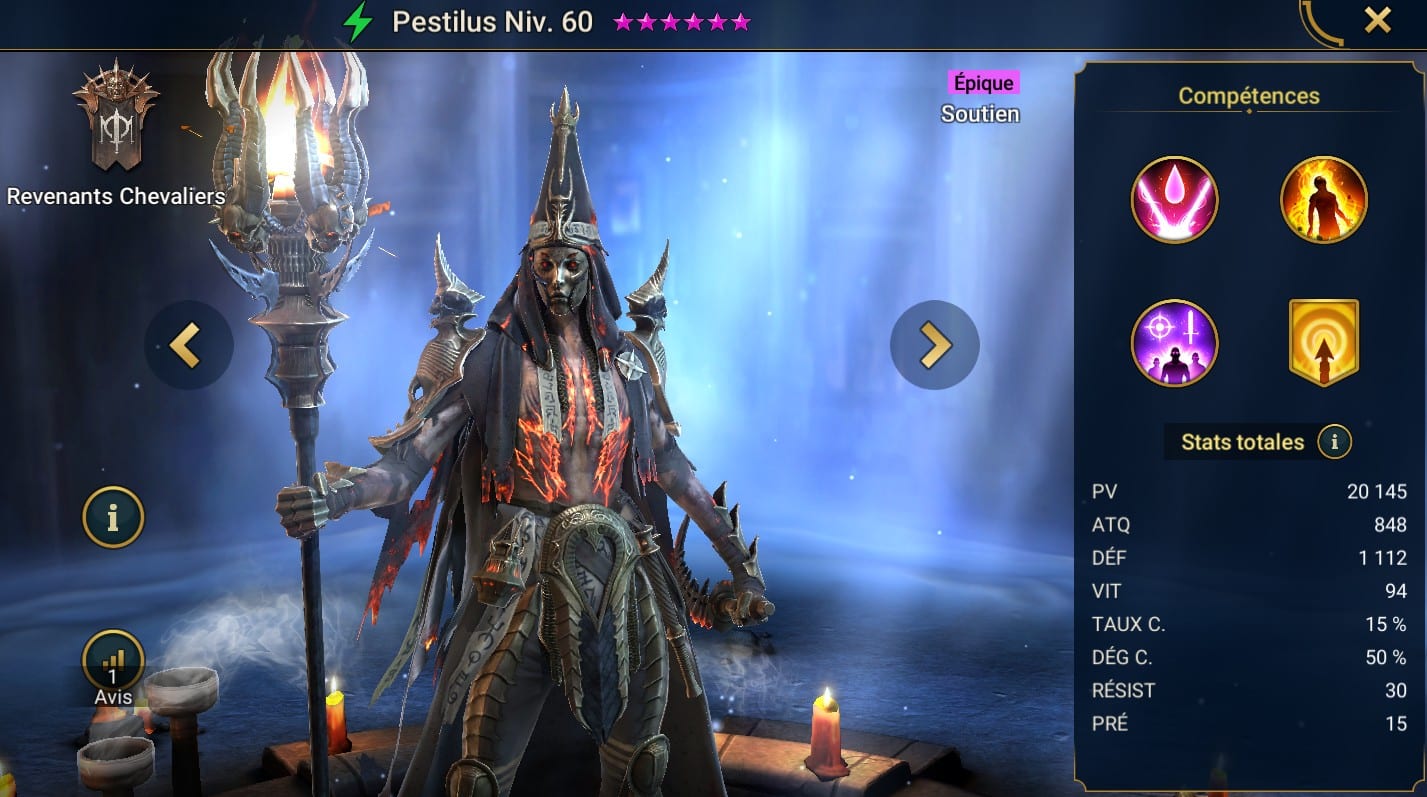Open the champion info button above Avis
The height and width of the screenshot is (797, 1427).
click(113, 518)
